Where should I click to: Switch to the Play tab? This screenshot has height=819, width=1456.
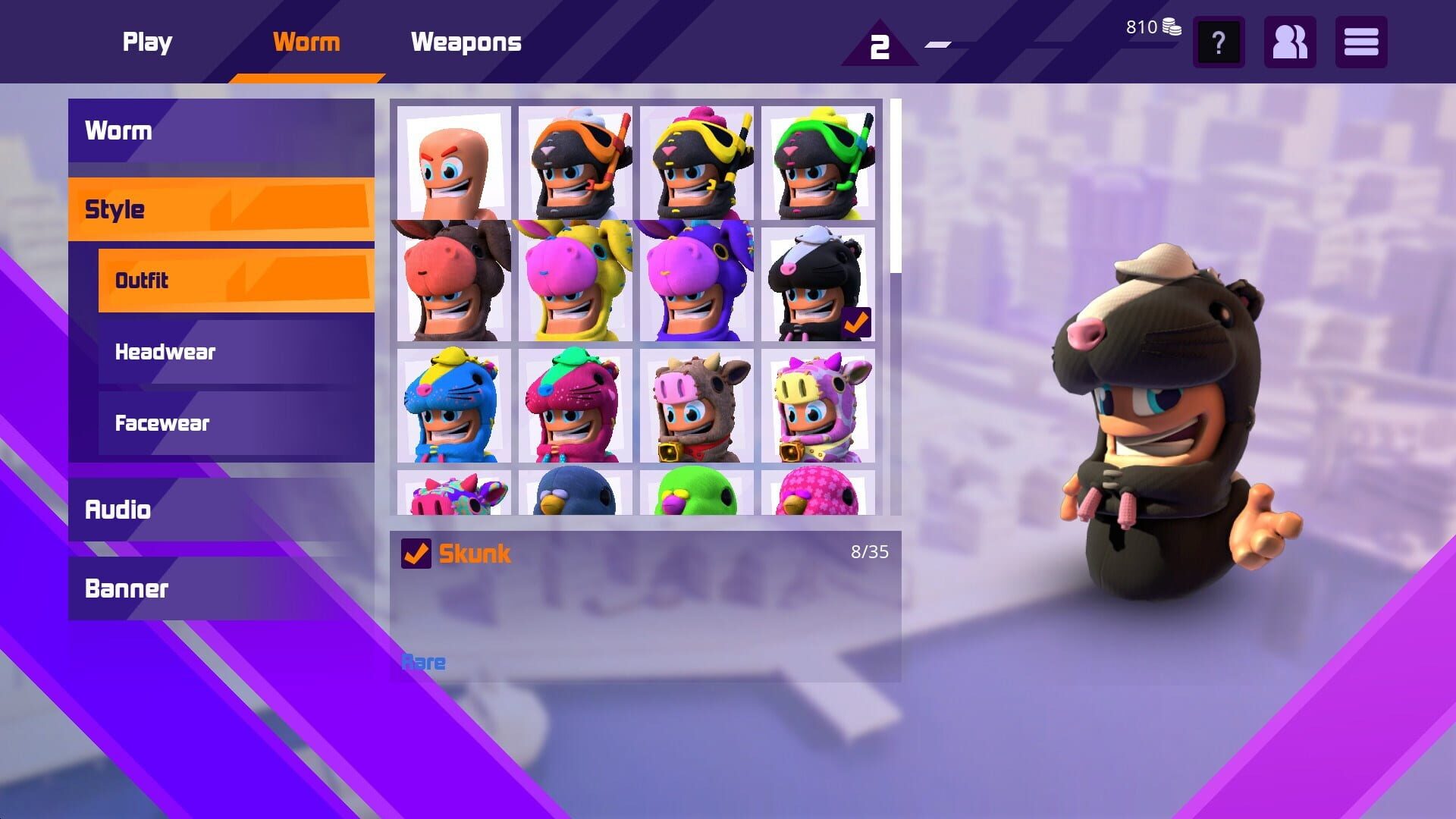pos(147,42)
